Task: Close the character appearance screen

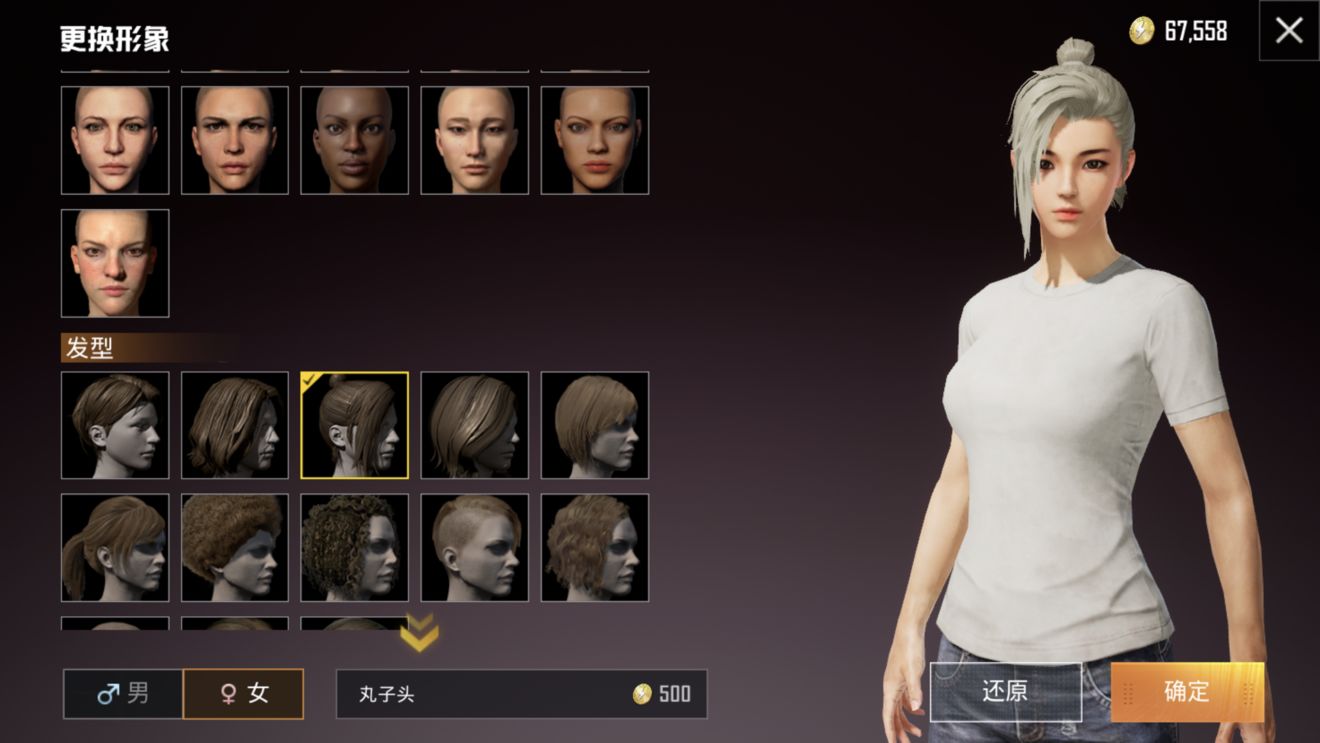Action: 1289,31
